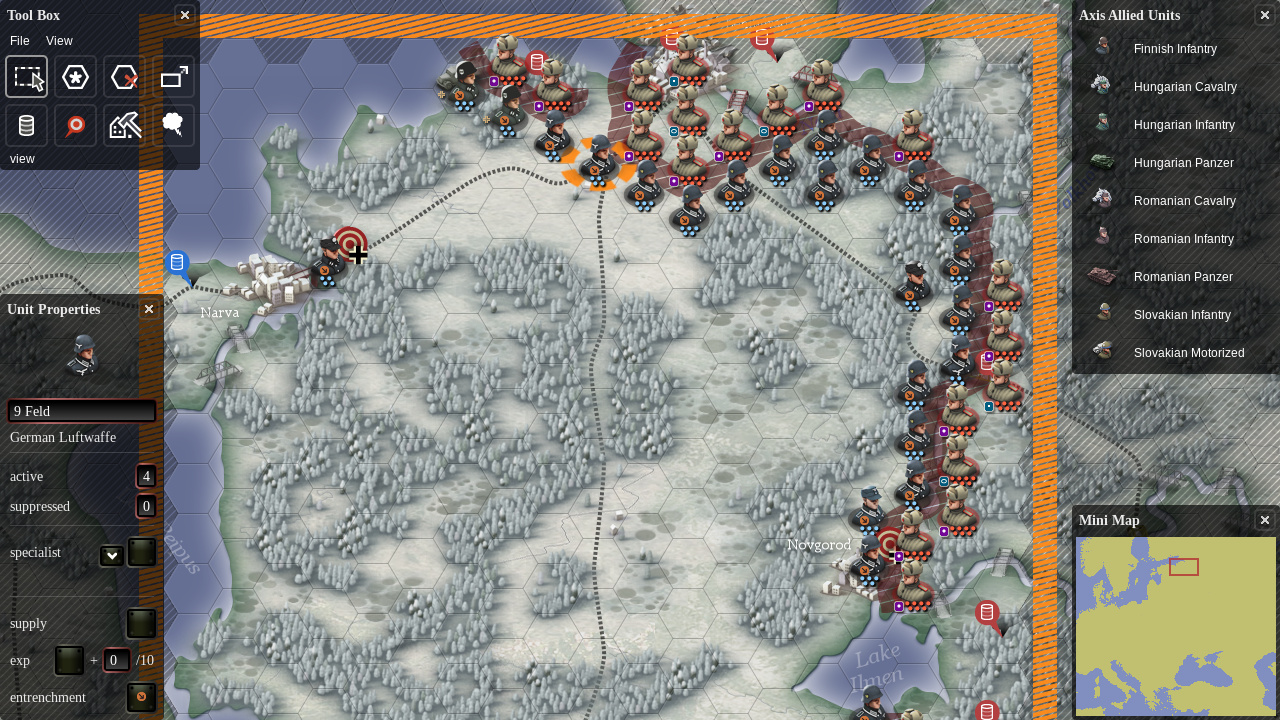This screenshot has height=720, width=1280.
Task: Activate the rectangle resize arrow tool
Action: pos(174,77)
